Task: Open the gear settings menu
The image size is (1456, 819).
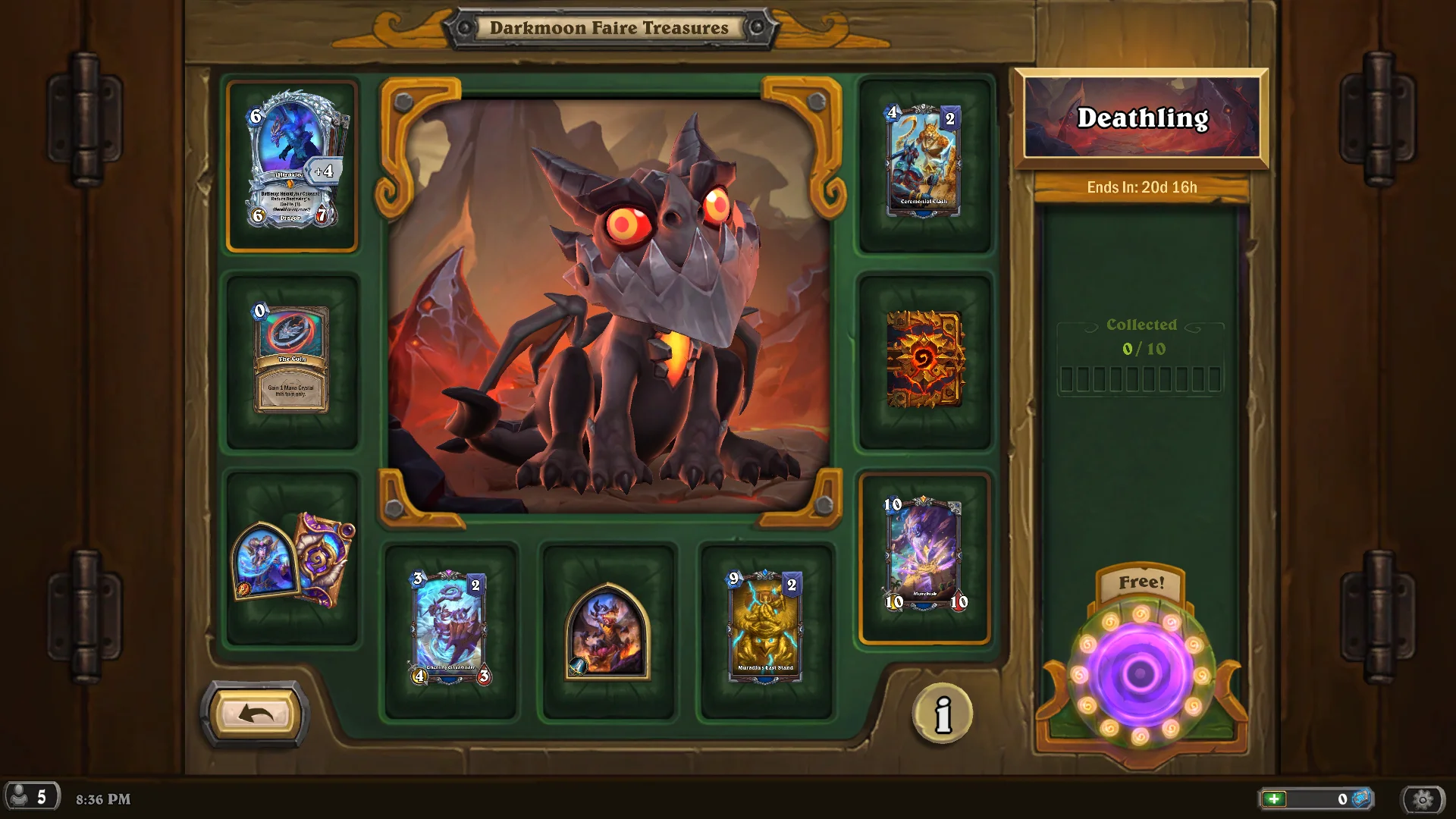Action: pyautogui.click(x=1423, y=799)
